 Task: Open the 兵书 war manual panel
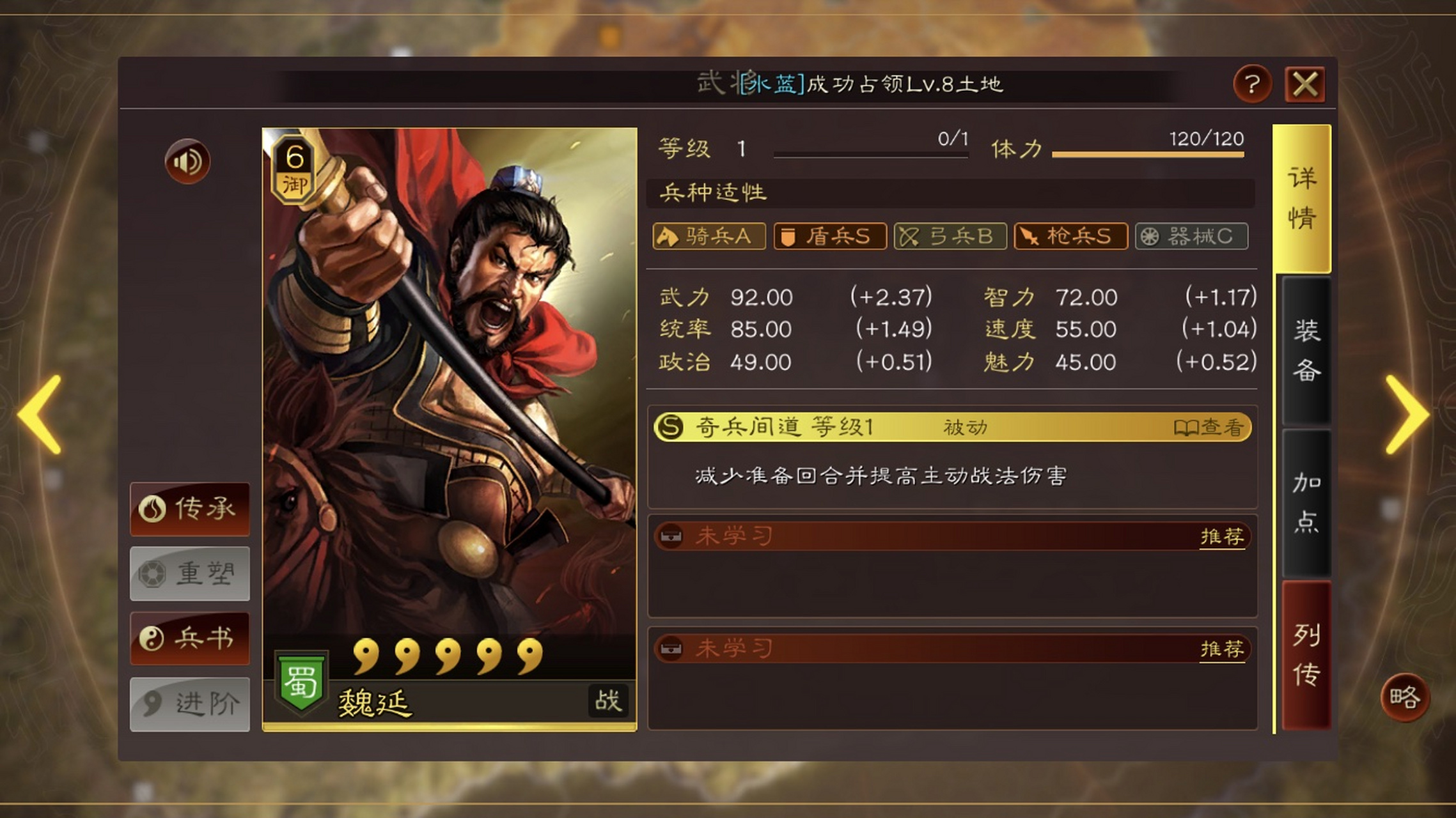pyautogui.click(x=190, y=637)
